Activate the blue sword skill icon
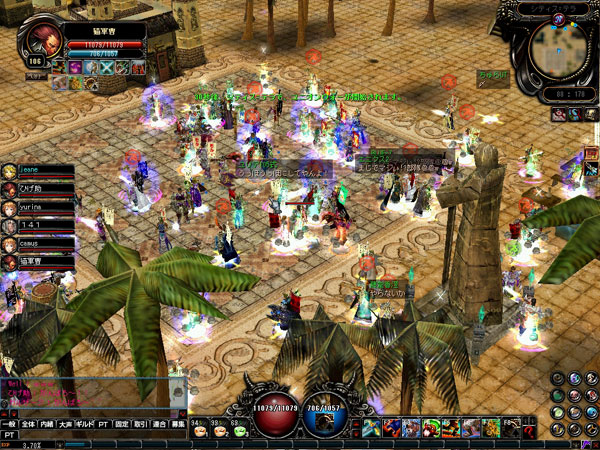The height and width of the screenshot is (450, 600). click(x=371, y=429)
